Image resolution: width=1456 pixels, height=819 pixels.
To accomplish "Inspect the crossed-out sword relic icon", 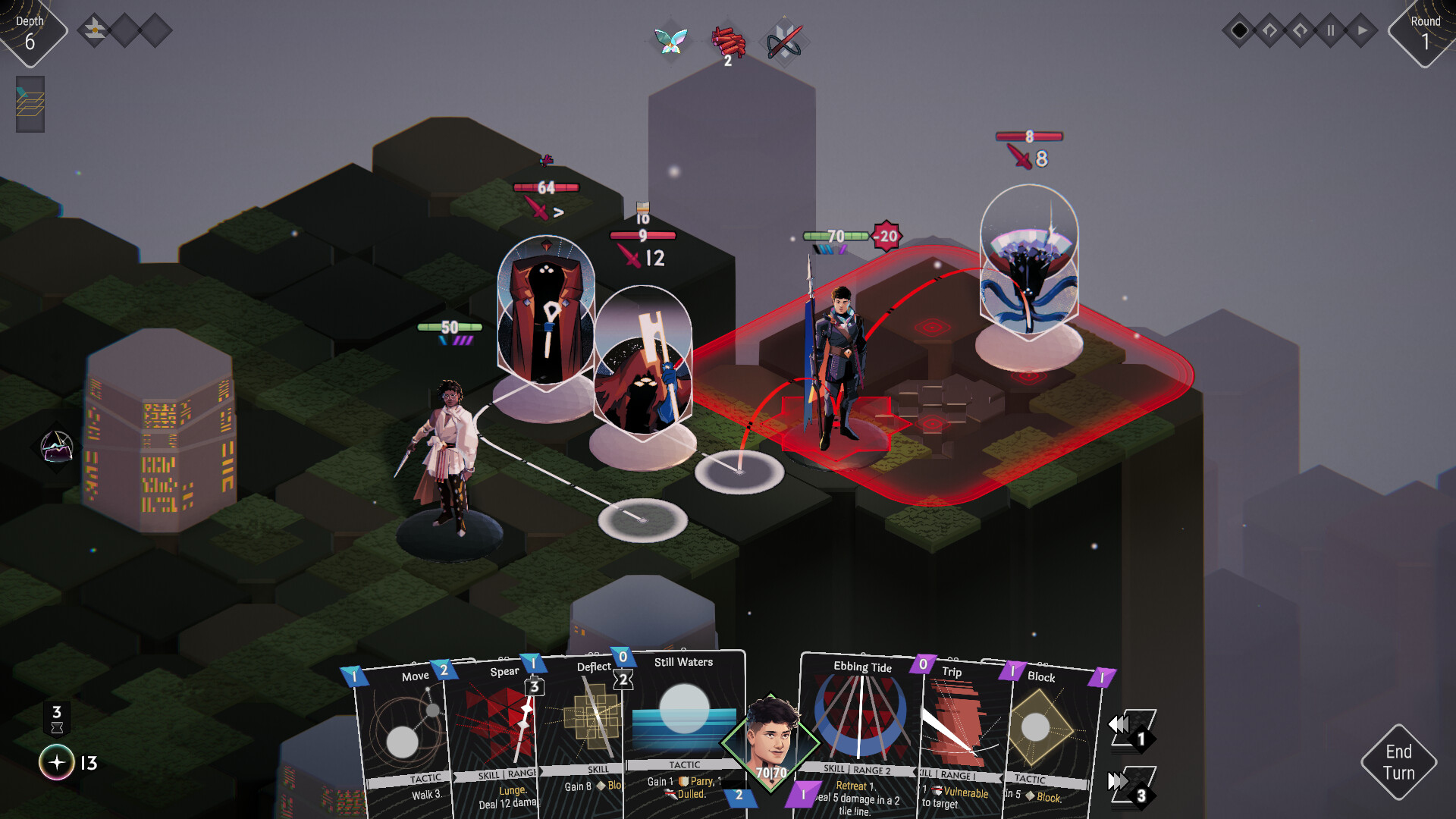I will (784, 42).
